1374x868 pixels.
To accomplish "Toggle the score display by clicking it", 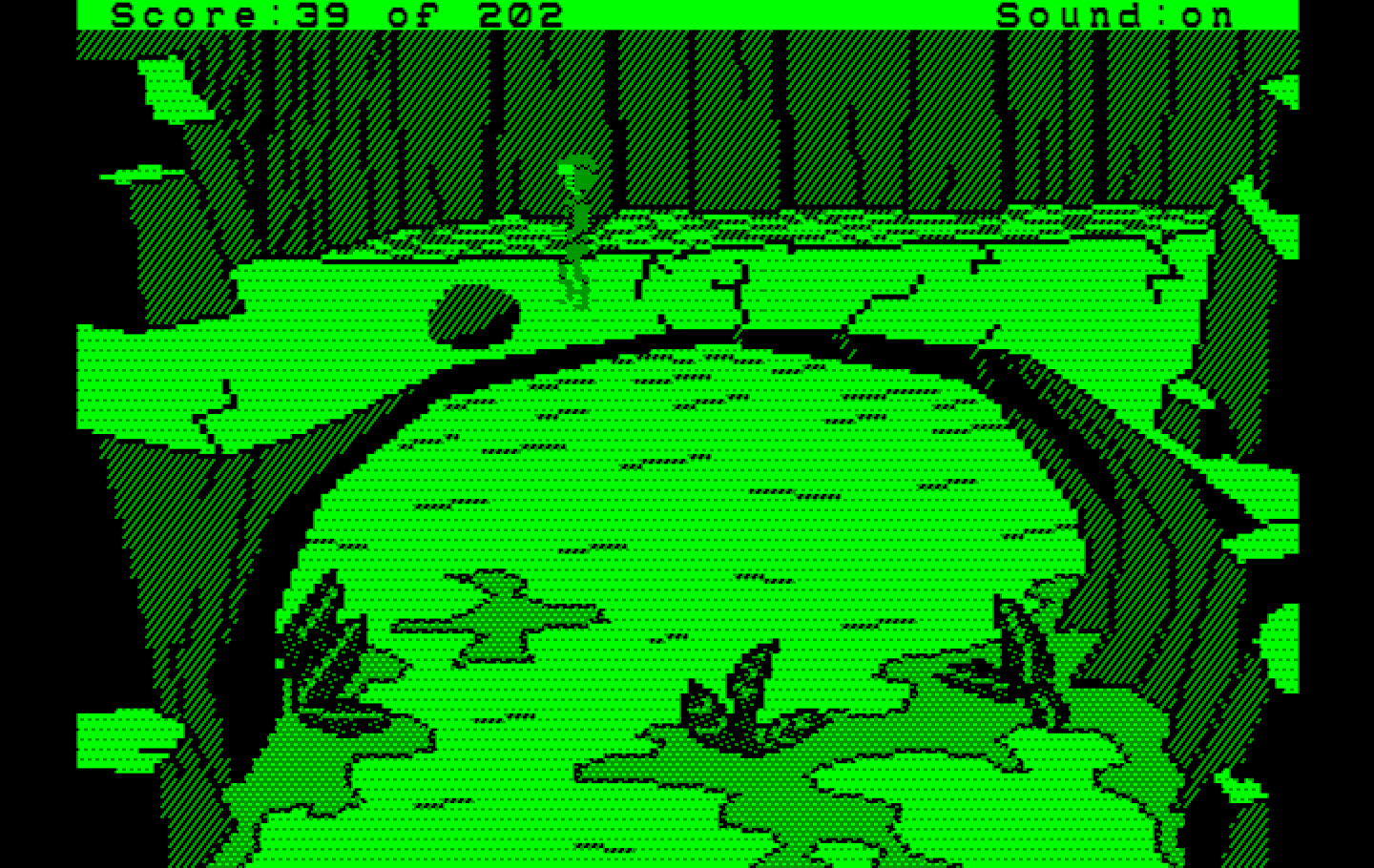I will [334, 13].
